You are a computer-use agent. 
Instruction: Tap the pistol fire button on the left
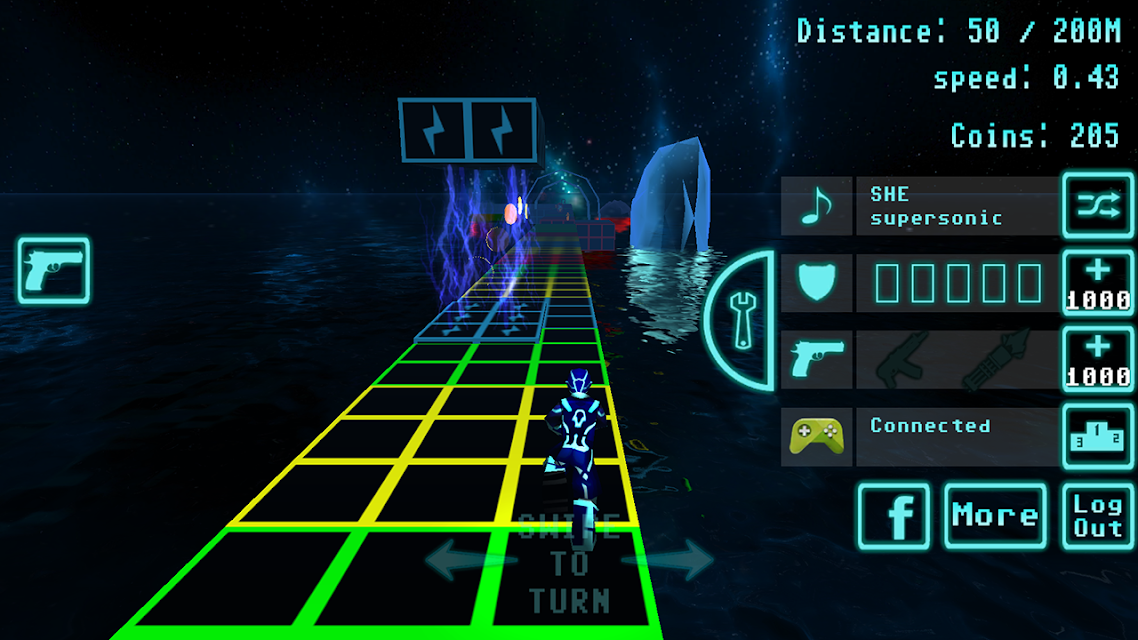coord(54,271)
